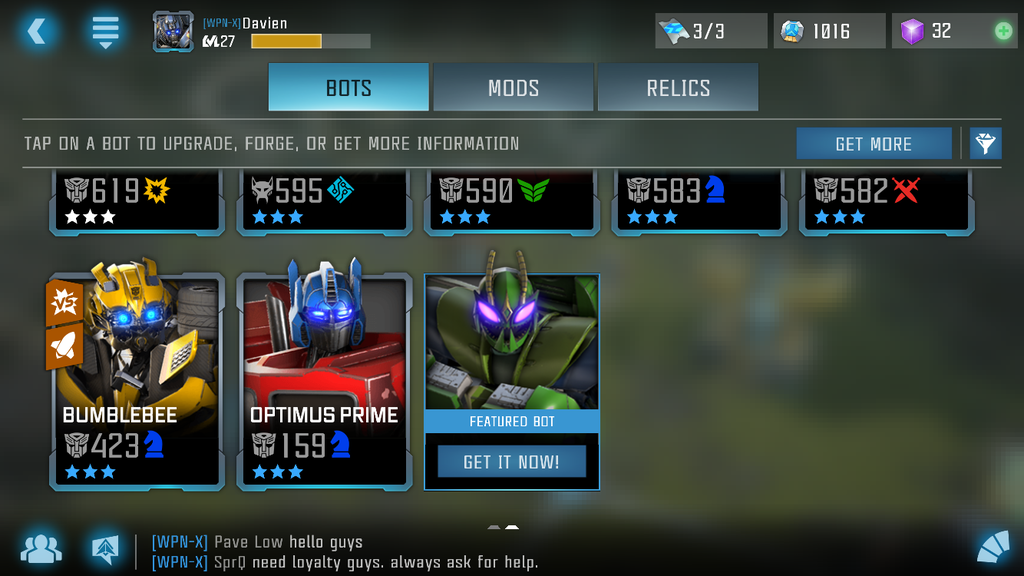Switch to the Mods tab

(513, 87)
